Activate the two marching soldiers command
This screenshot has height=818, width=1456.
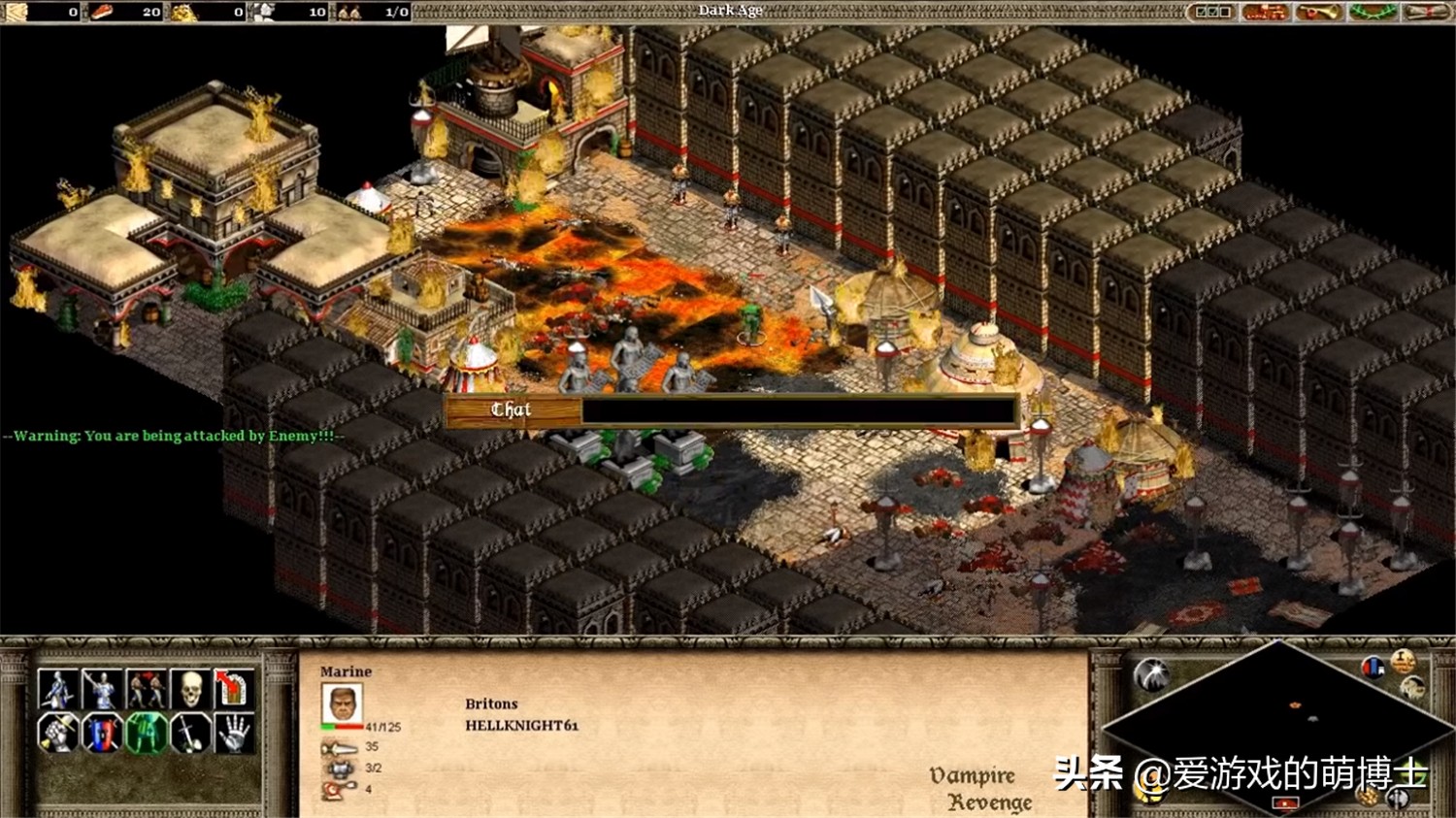coord(146,689)
